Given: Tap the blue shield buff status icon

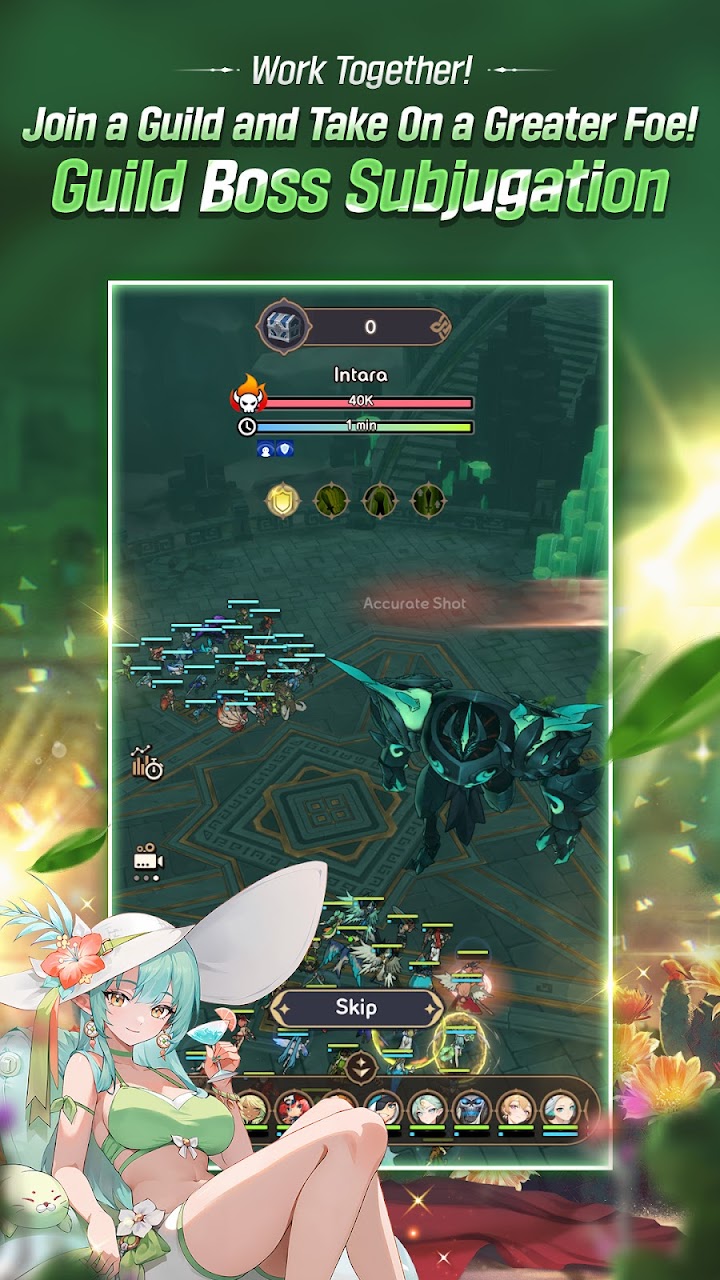Looking at the screenshot, I should pyautogui.click(x=284, y=451).
